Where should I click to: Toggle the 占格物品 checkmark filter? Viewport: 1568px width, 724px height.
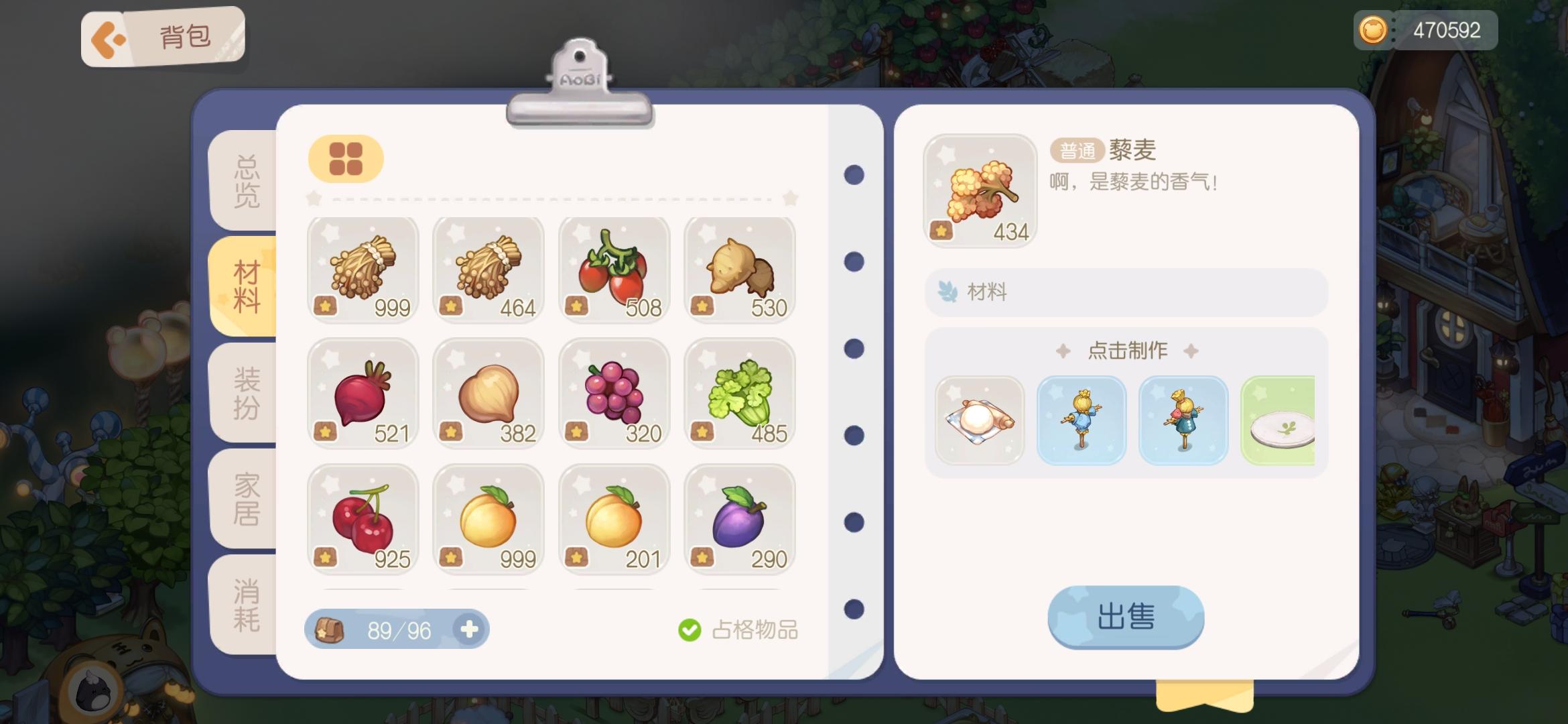[690, 629]
